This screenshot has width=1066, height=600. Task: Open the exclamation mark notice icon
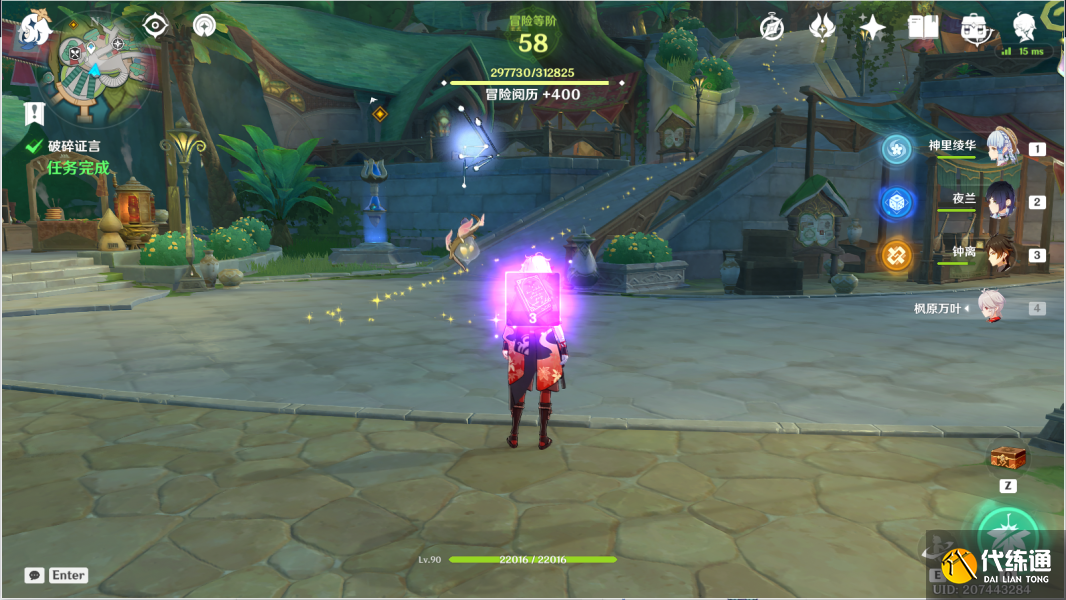pyautogui.click(x=36, y=112)
